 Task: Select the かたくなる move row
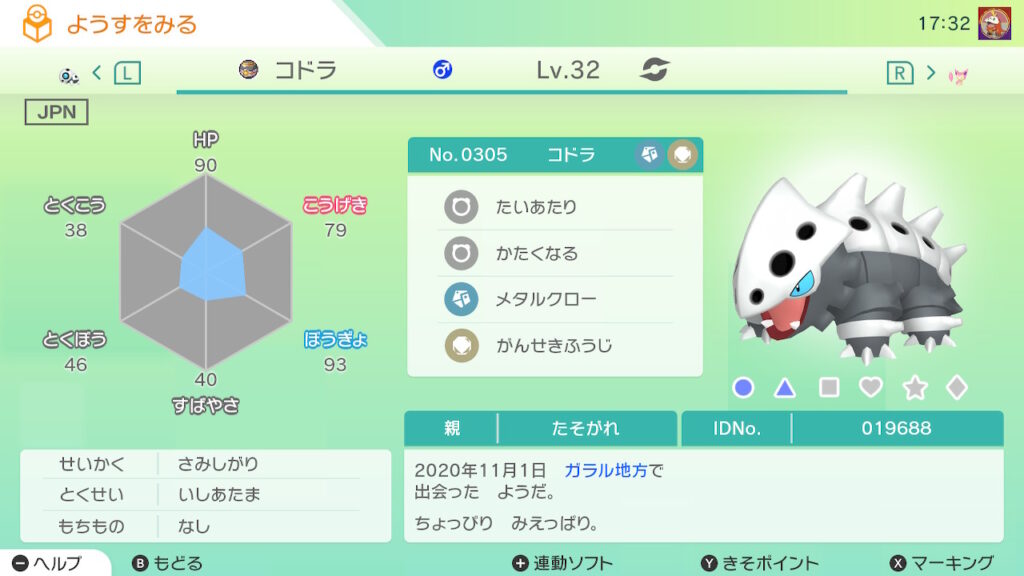tap(555, 254)
